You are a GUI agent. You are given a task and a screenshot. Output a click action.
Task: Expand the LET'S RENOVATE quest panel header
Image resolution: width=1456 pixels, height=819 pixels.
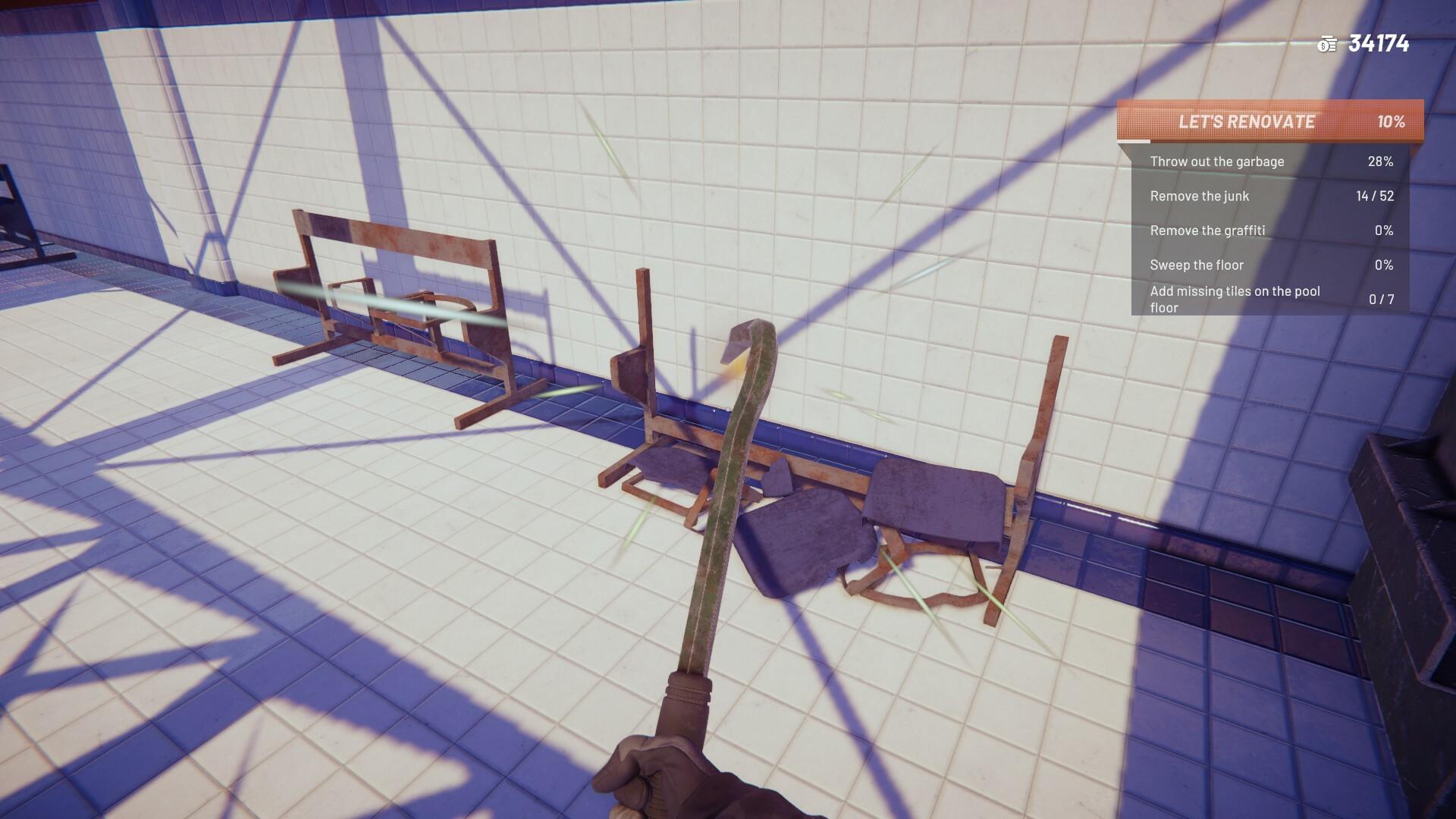(x=1270, y=122)
